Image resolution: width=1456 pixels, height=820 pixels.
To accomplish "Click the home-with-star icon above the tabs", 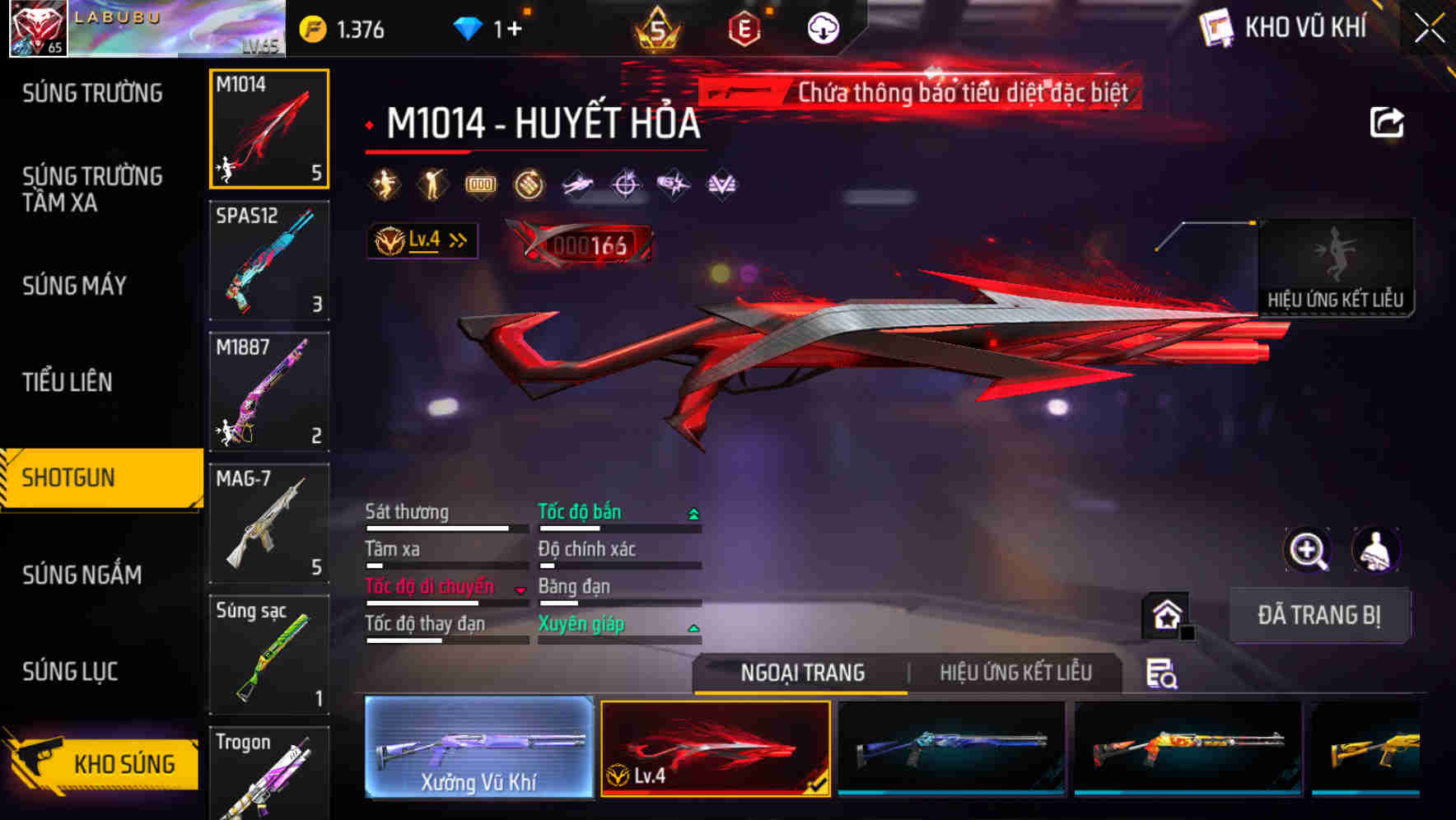I will (x=1166, y=614).
